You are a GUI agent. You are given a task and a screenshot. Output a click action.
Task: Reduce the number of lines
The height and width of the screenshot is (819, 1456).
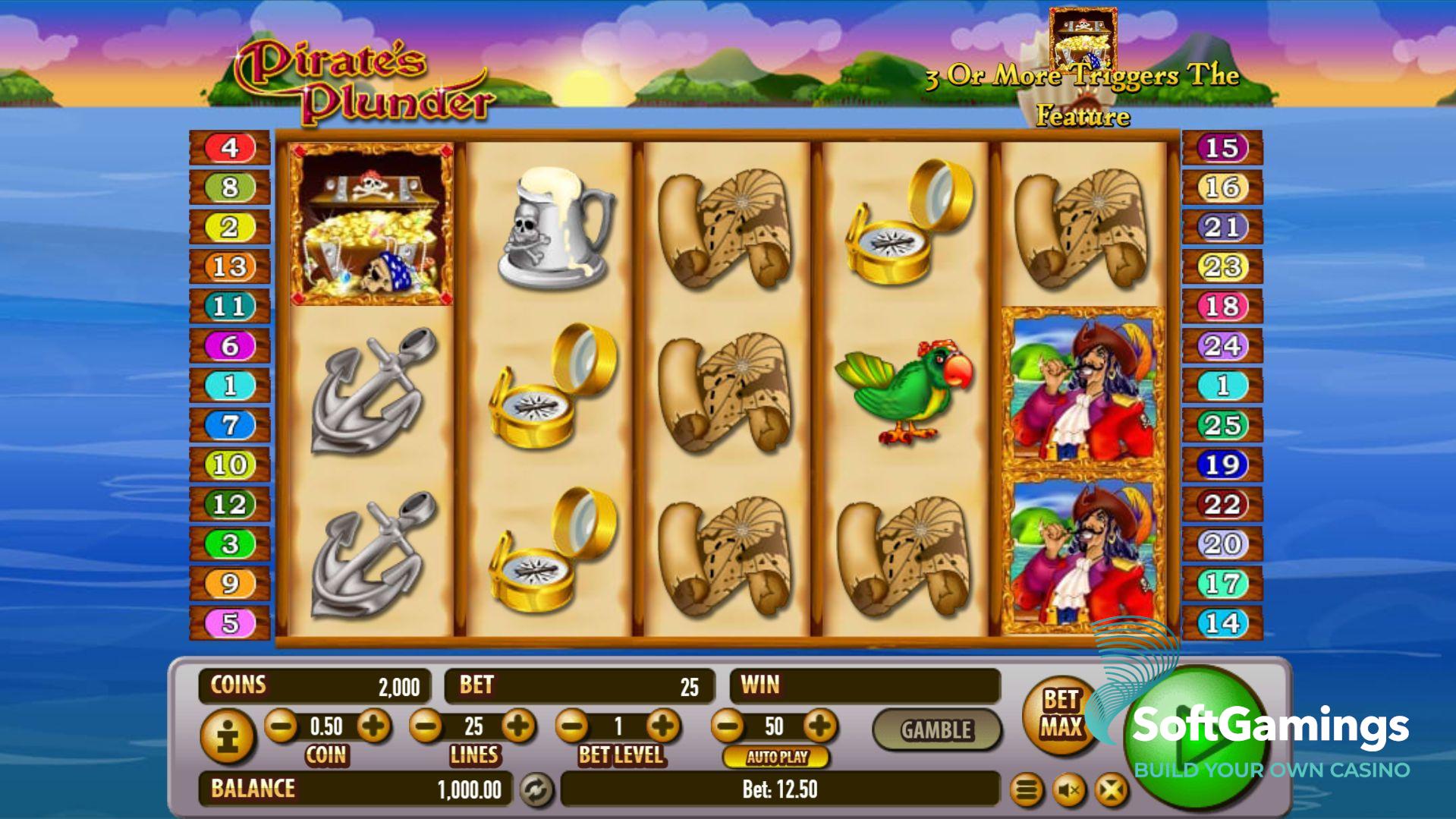coord(426,726)
